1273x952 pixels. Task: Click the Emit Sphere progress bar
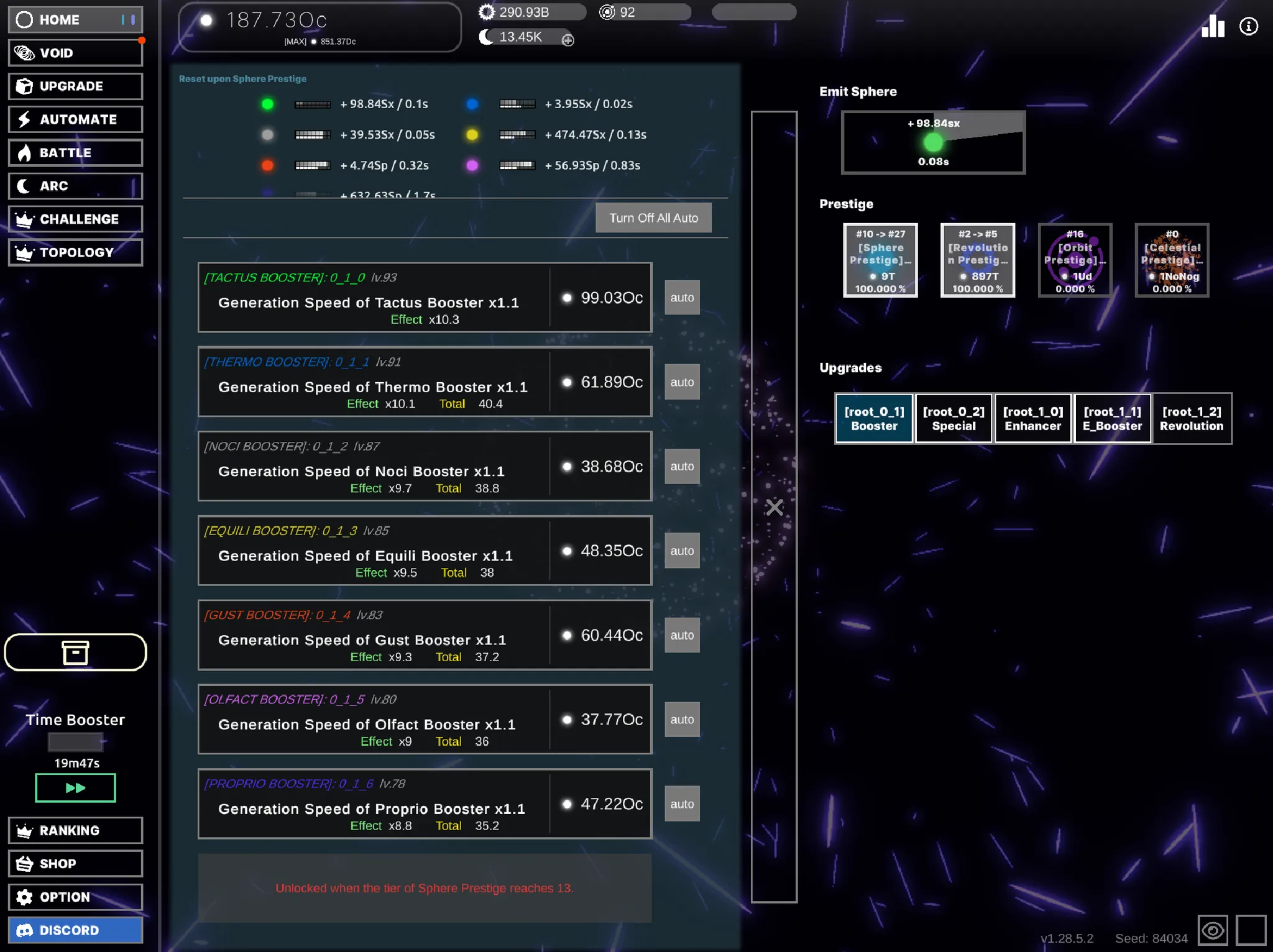[x=932, y=142]
